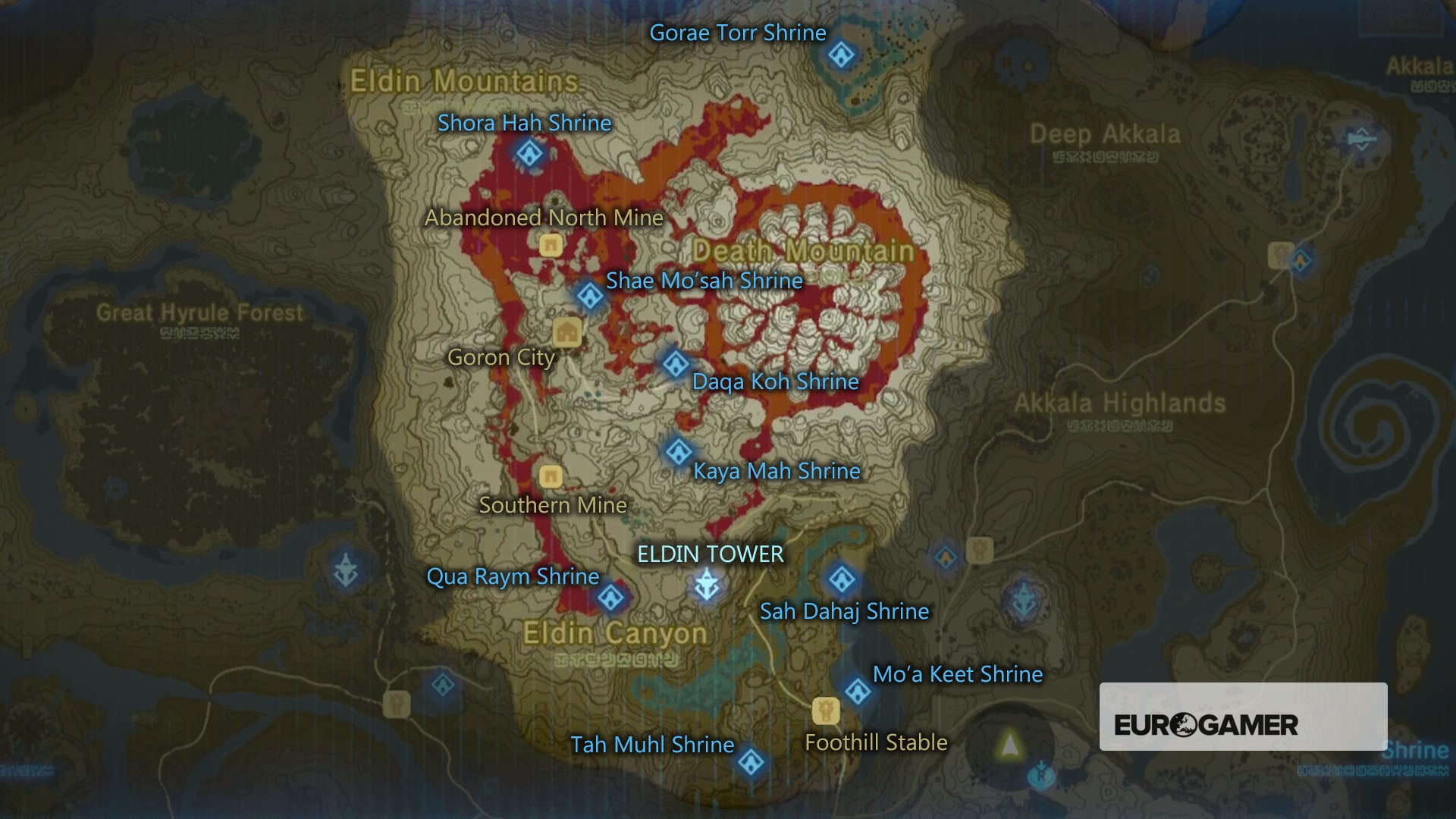The image size is (1456, 819).
Task: Select the Deep Akkala region label
Action: tap(1104, 133)
